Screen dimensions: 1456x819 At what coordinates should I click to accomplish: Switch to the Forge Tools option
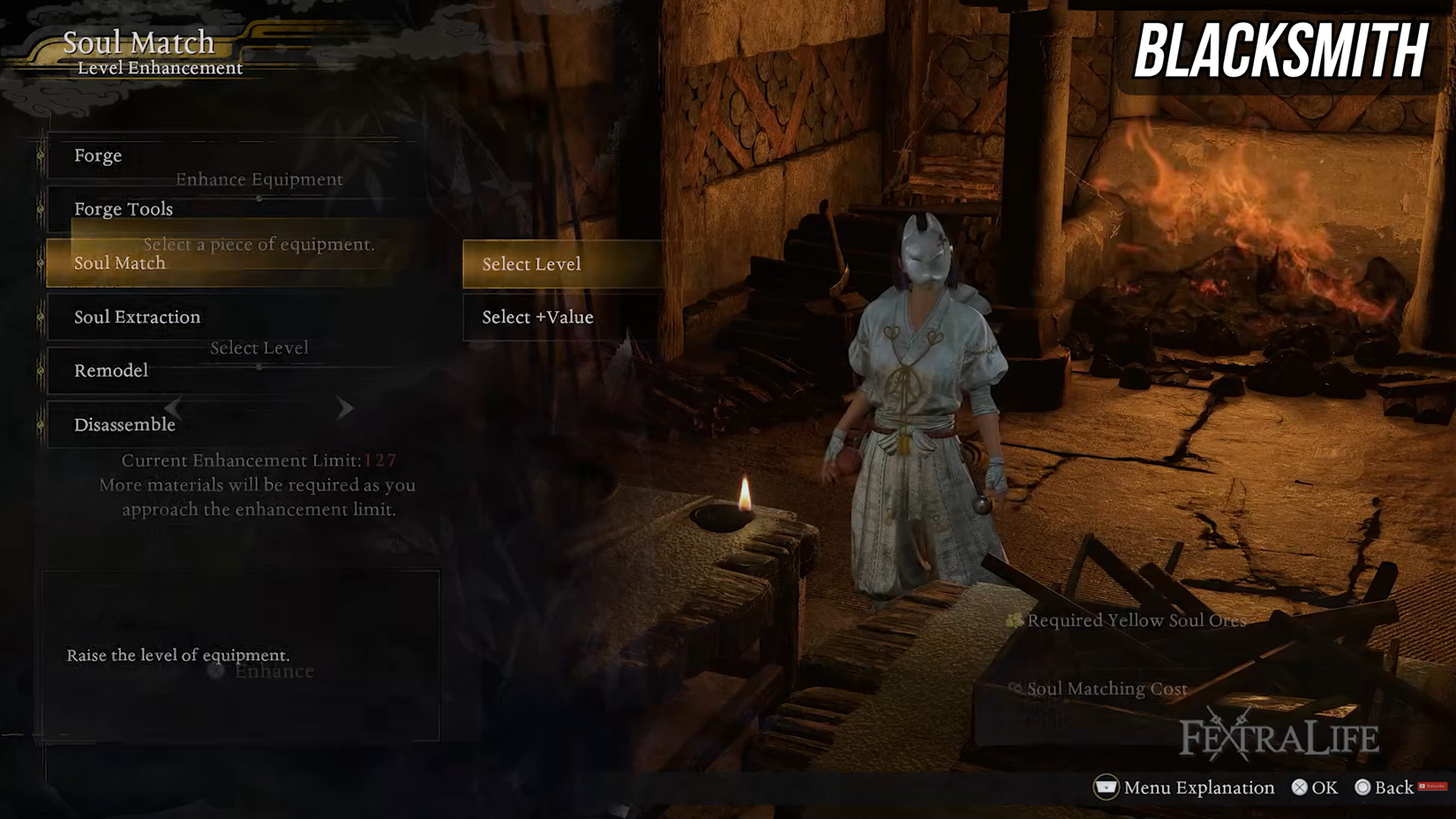[124, 209]
